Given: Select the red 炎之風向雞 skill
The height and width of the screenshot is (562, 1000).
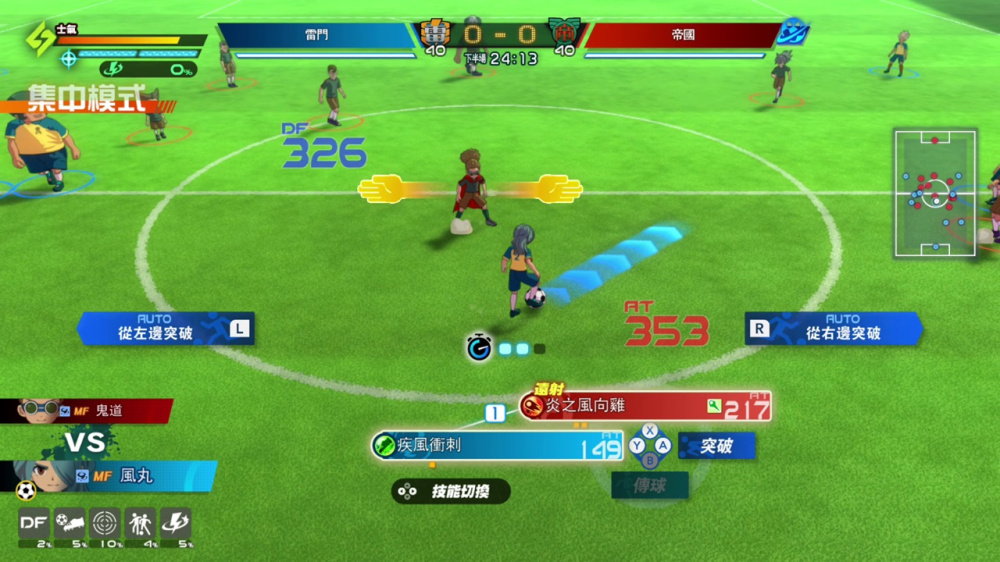Looking at the screenshot, I should 645,405.
